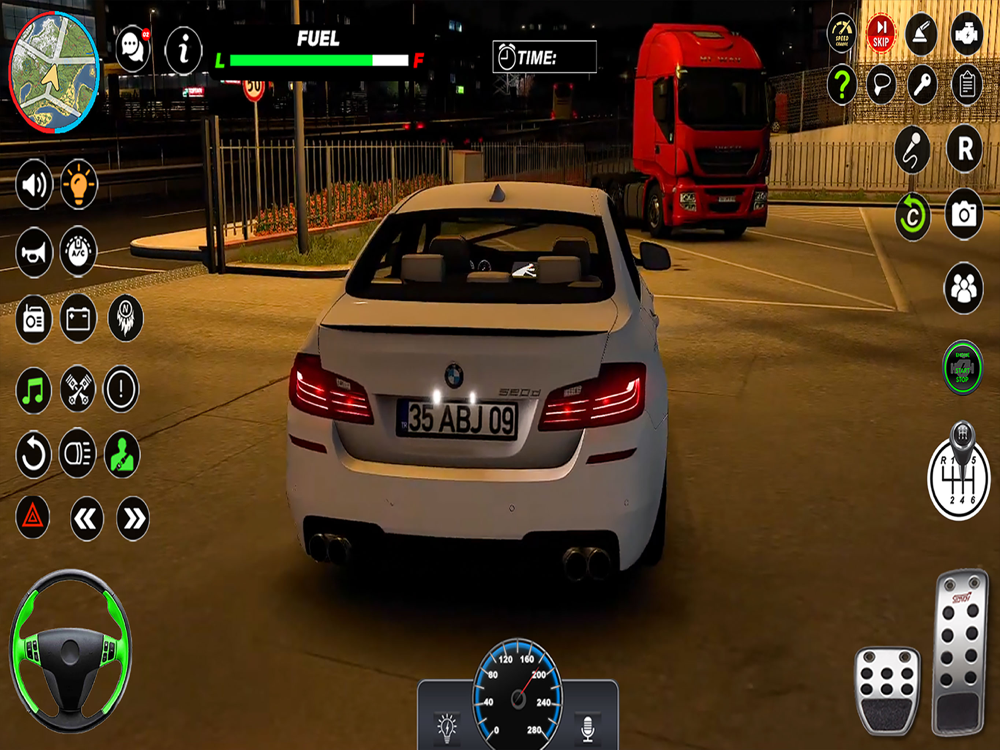Click the red Skip button
1000x750 pixels.
pos(880,32)
